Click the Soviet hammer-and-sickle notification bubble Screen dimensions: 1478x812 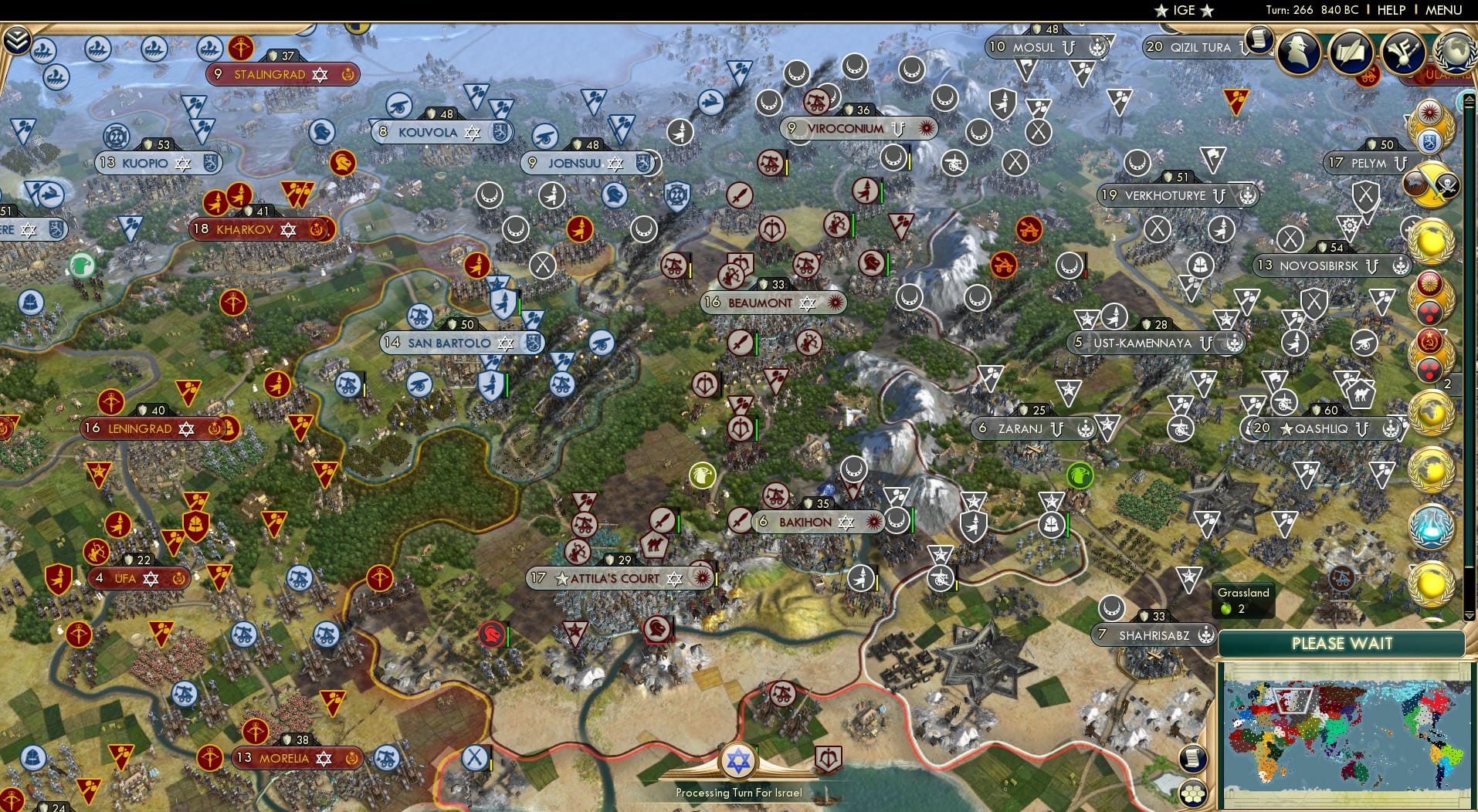coord(1429,341)
